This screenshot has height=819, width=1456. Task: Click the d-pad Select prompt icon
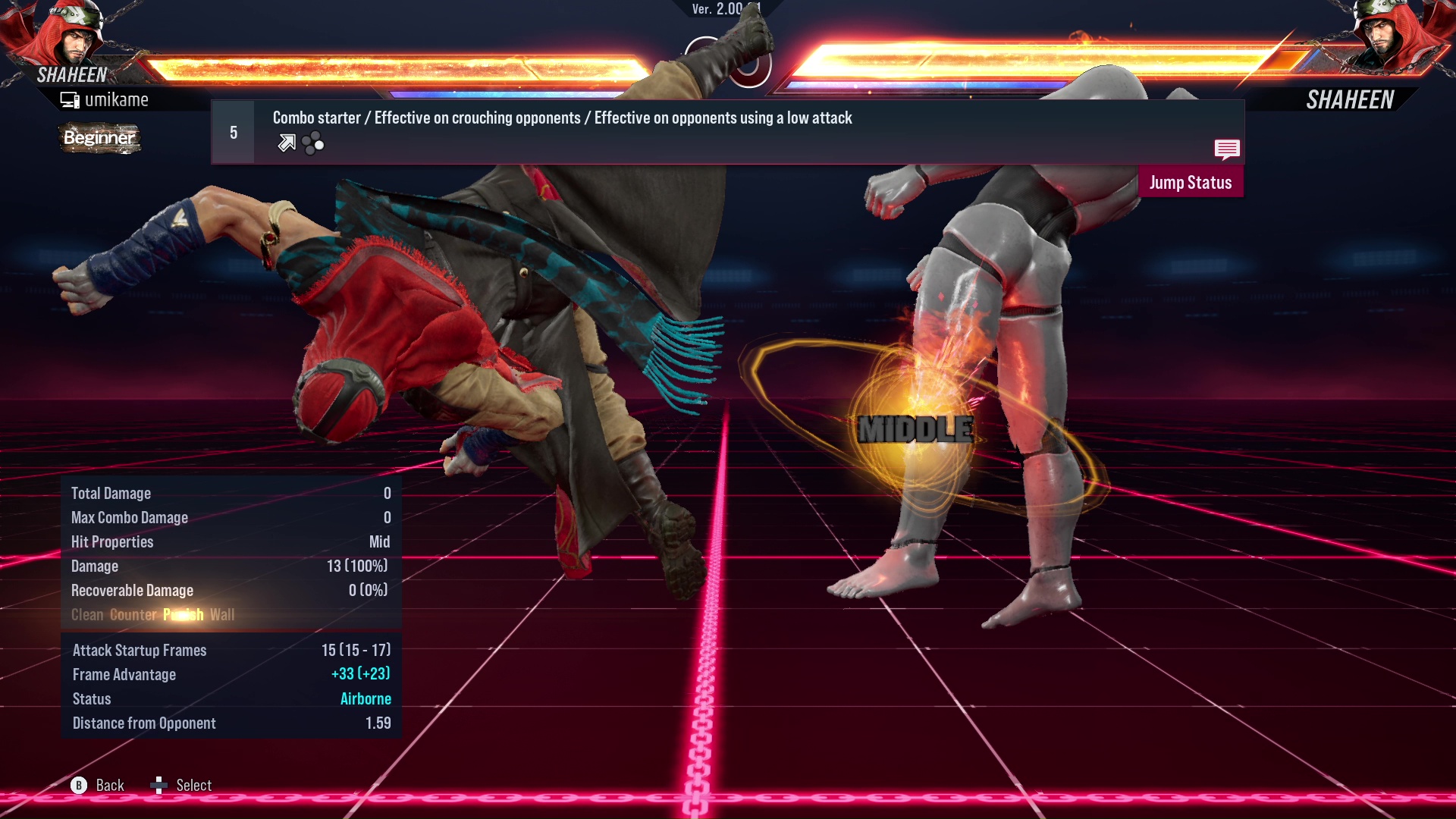(x=159, y=785)
